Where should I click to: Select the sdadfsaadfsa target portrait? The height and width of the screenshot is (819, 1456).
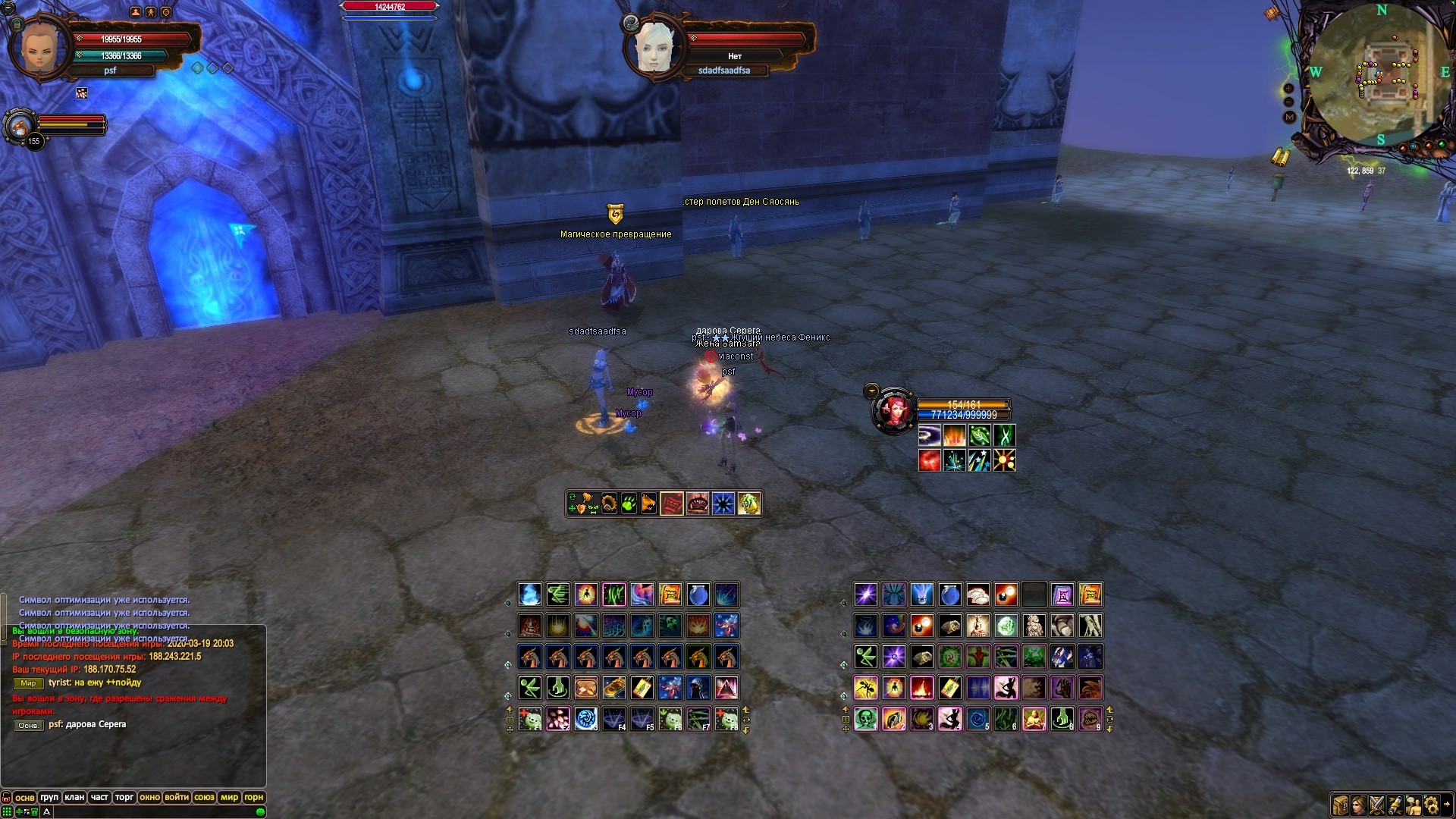point(653,47)
